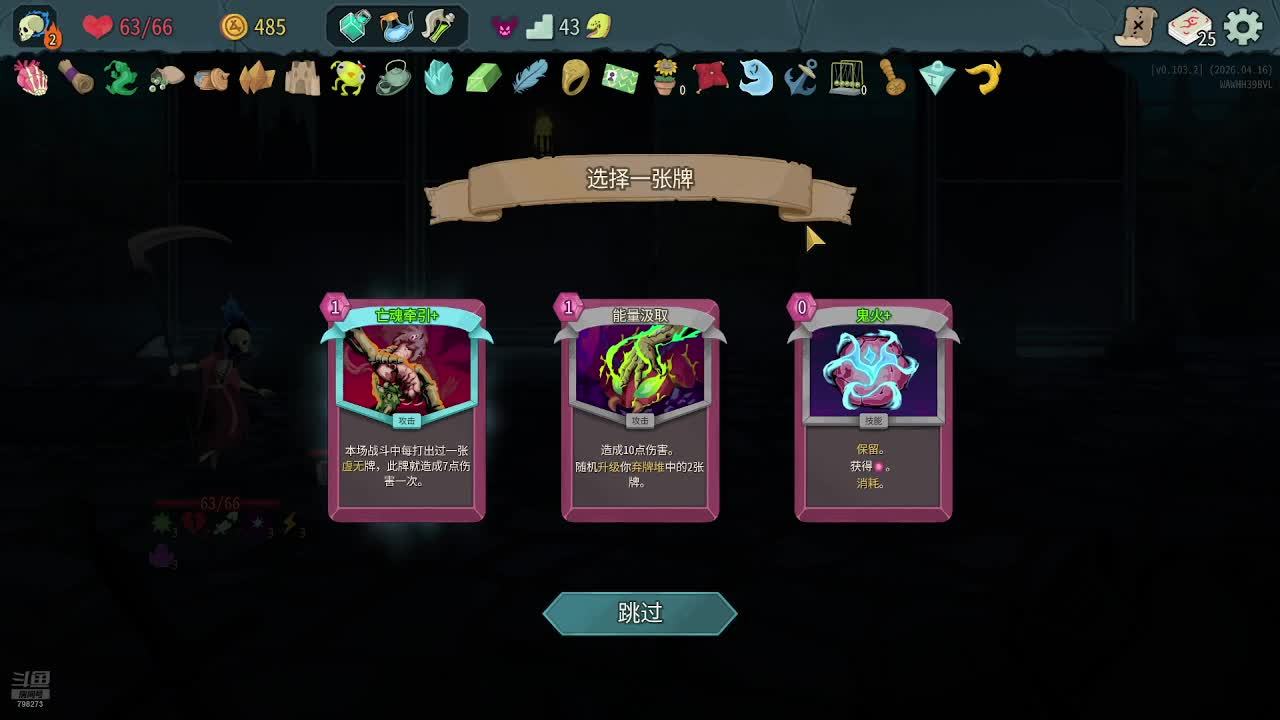The image size is (1280, 720).
Task: Inspect the sand castle relic
Action: coord(302,77)
